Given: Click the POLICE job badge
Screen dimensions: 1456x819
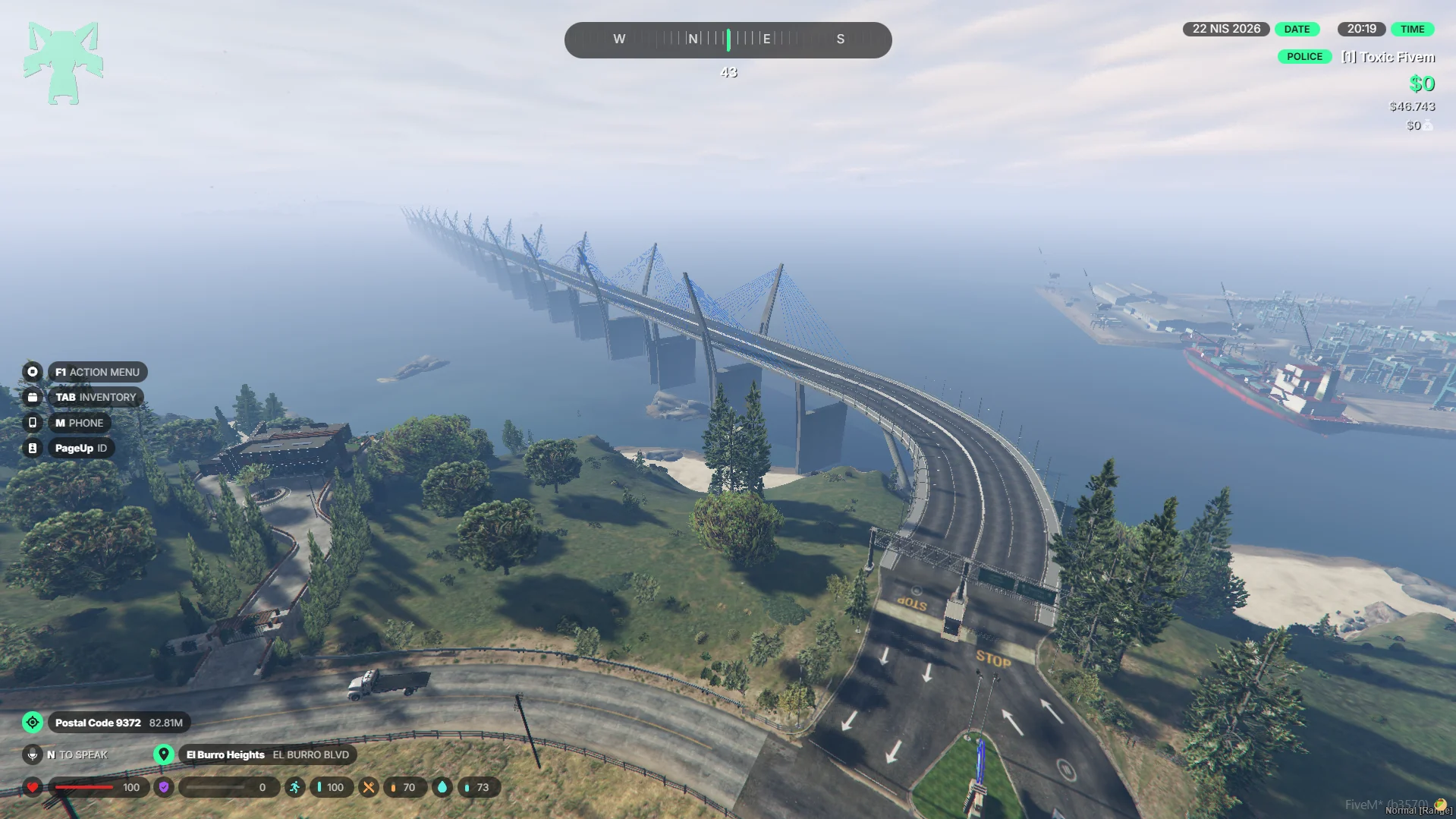Looking at the screenshot, I should [1304, 57].
